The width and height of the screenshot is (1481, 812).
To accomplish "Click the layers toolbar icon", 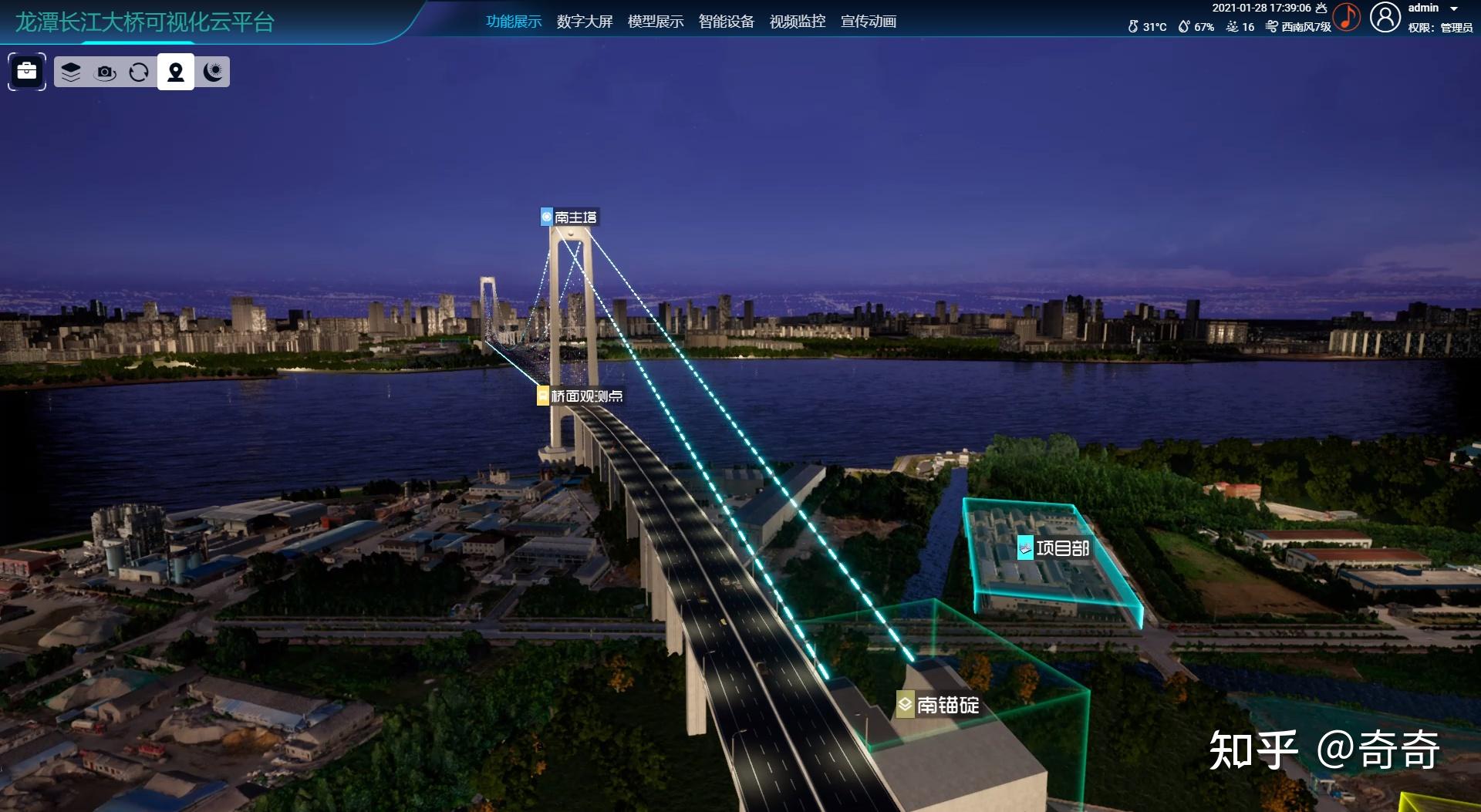I will 71,72.
